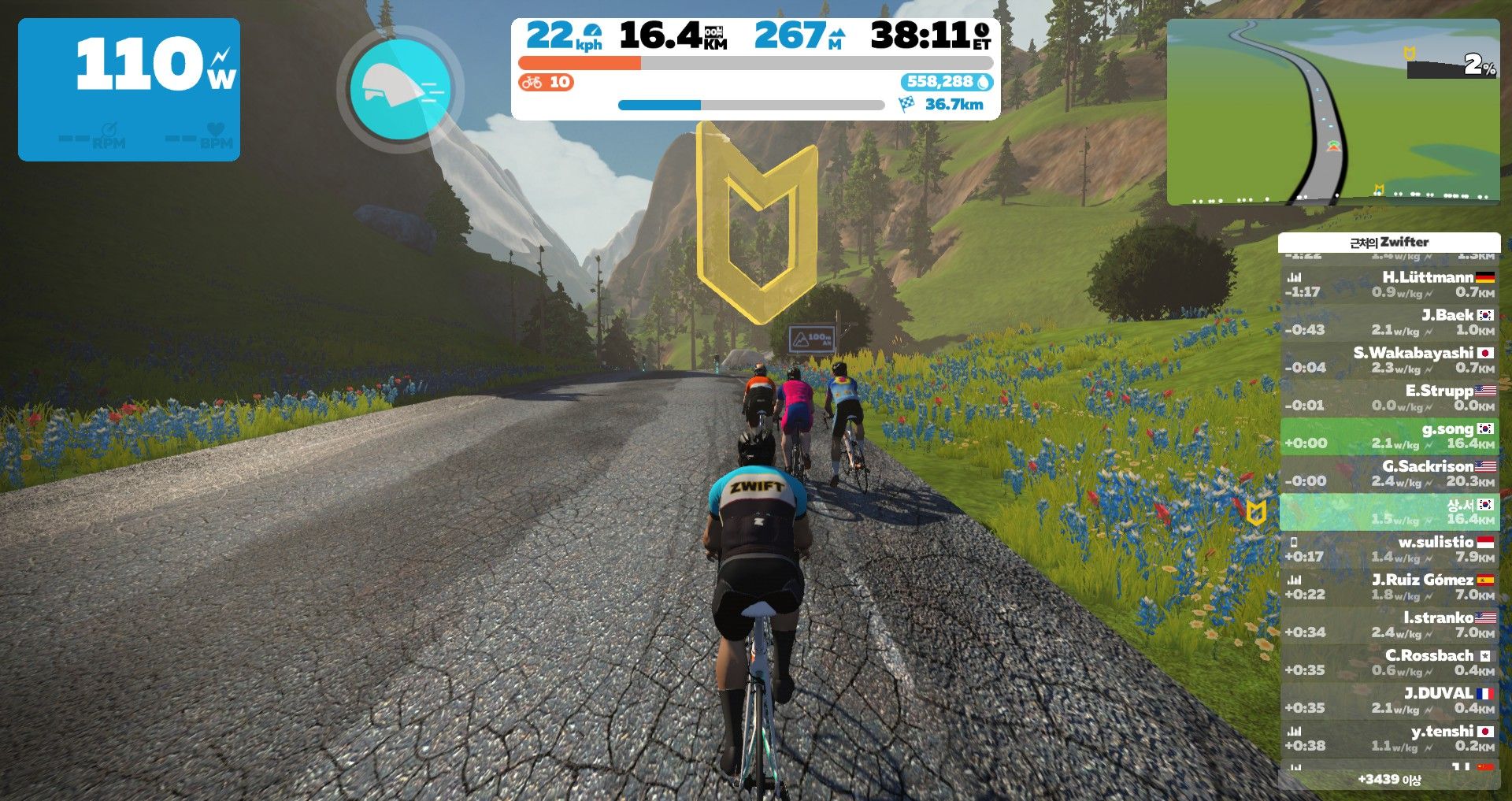
Task: Click the power watts panel
Action: [x=129, y=90]
